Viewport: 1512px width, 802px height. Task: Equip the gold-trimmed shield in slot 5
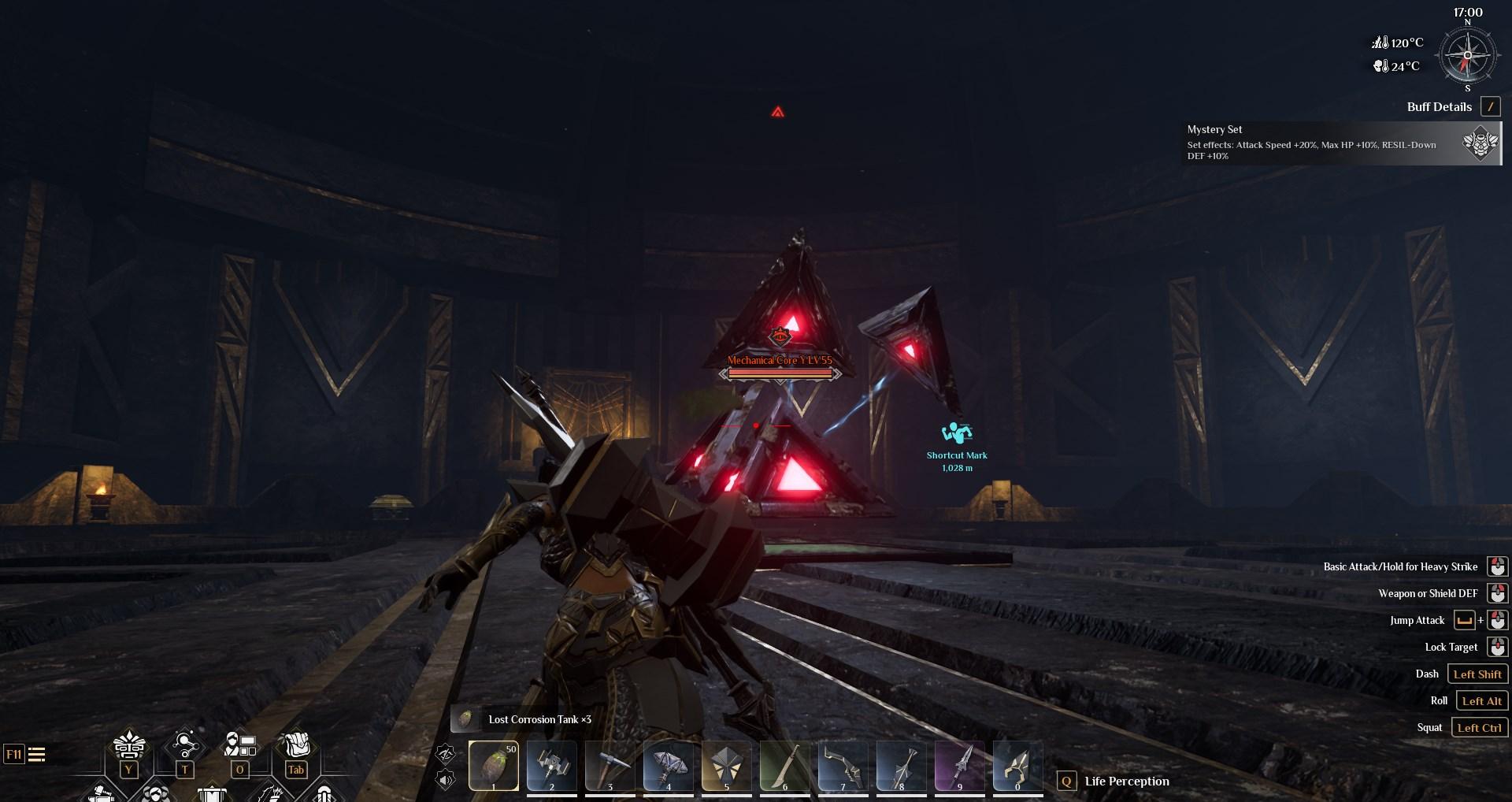[x=727, y=765]
